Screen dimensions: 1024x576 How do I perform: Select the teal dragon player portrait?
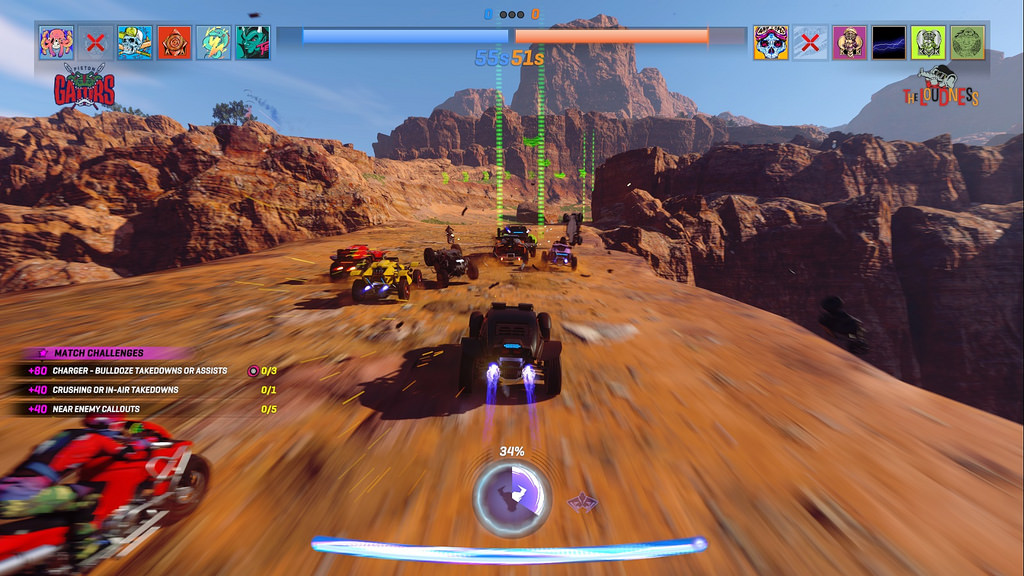click(x=214, y=42)
